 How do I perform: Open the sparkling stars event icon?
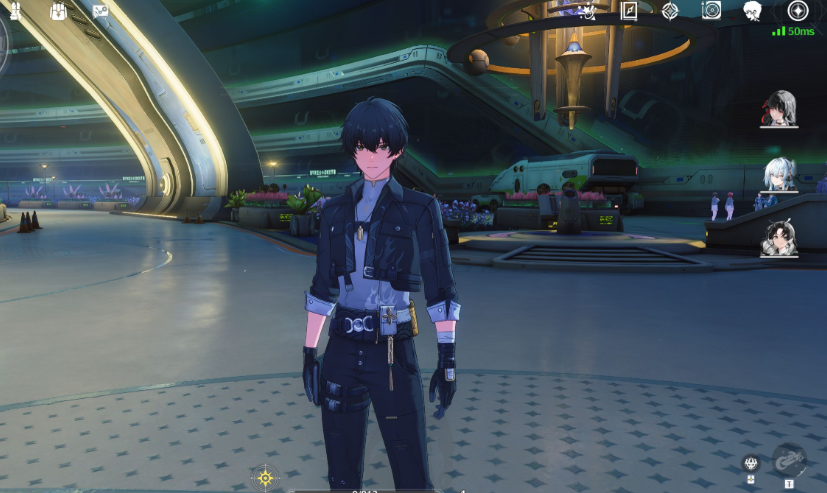click(x=588, y=11)
